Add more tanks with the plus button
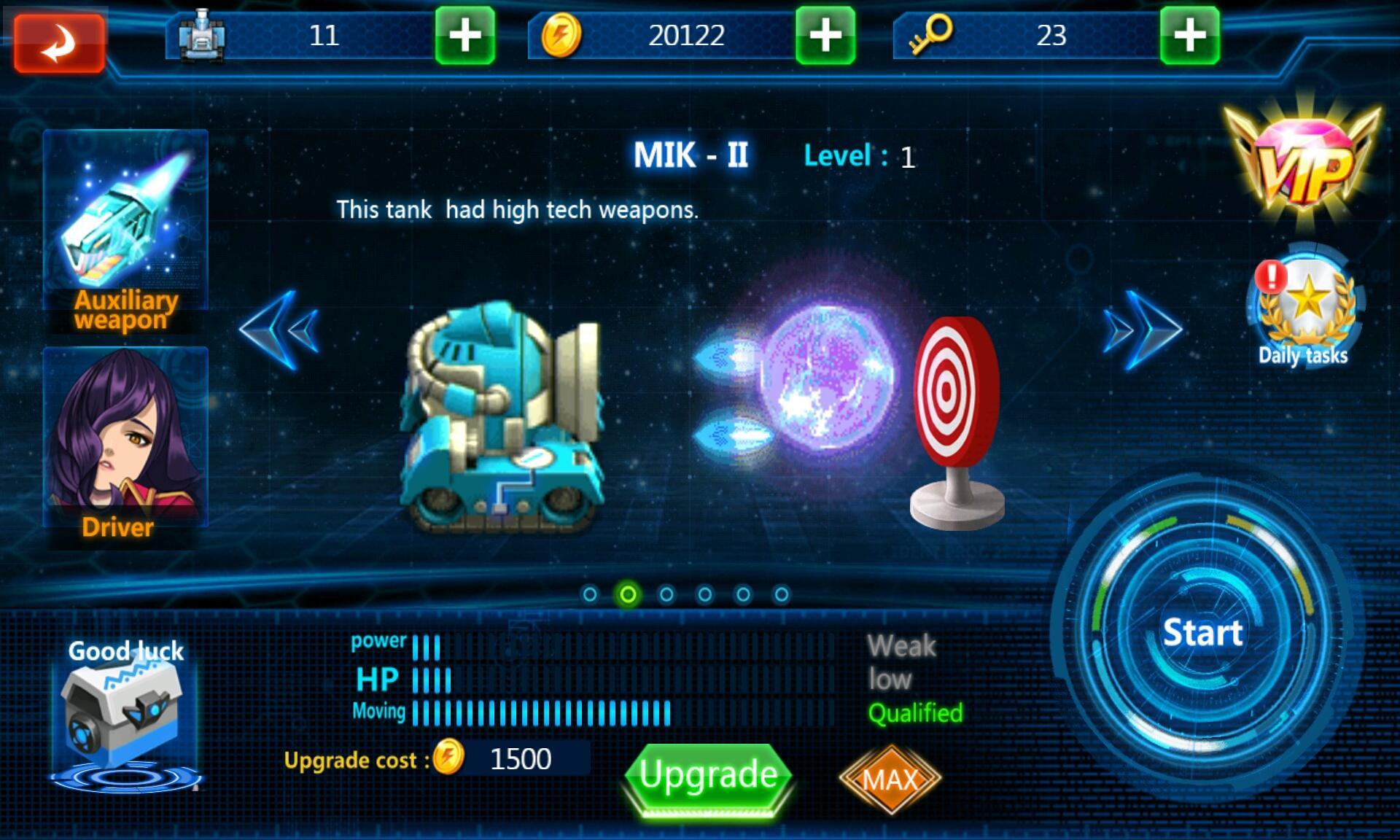Viewport: 1400px width, 840px height. point(464,36)
